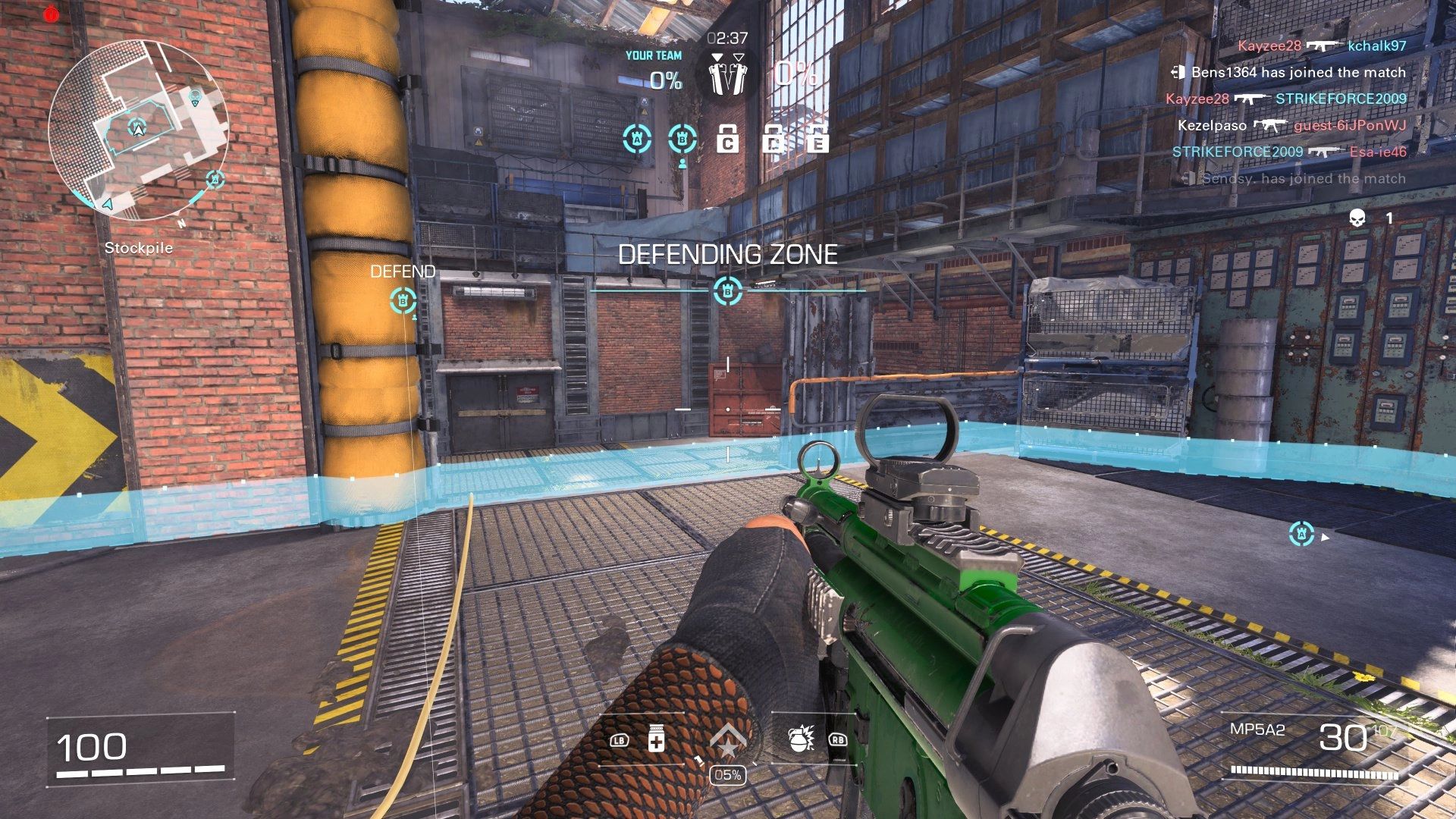Toggle the objective A waypoint near the floor
Screen dimensions: 1456x819
[x=1302, y=533]
